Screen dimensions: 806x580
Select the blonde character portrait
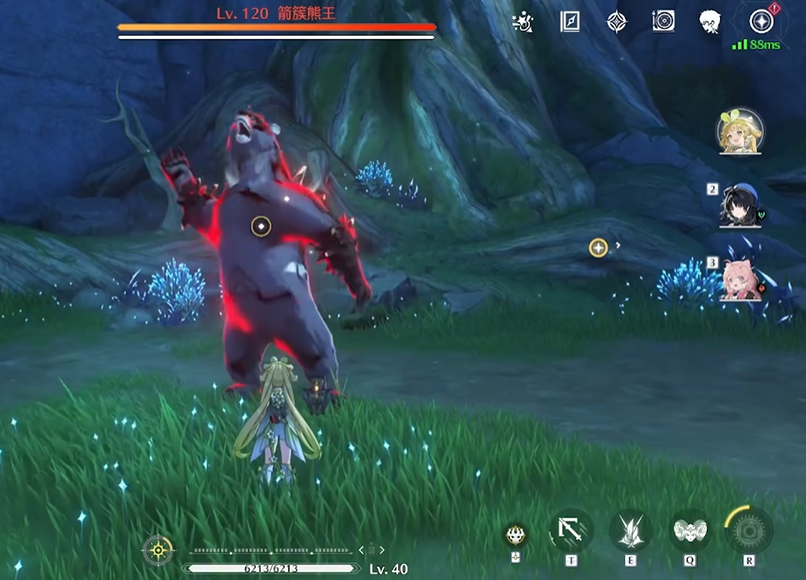tap(740, 132)
